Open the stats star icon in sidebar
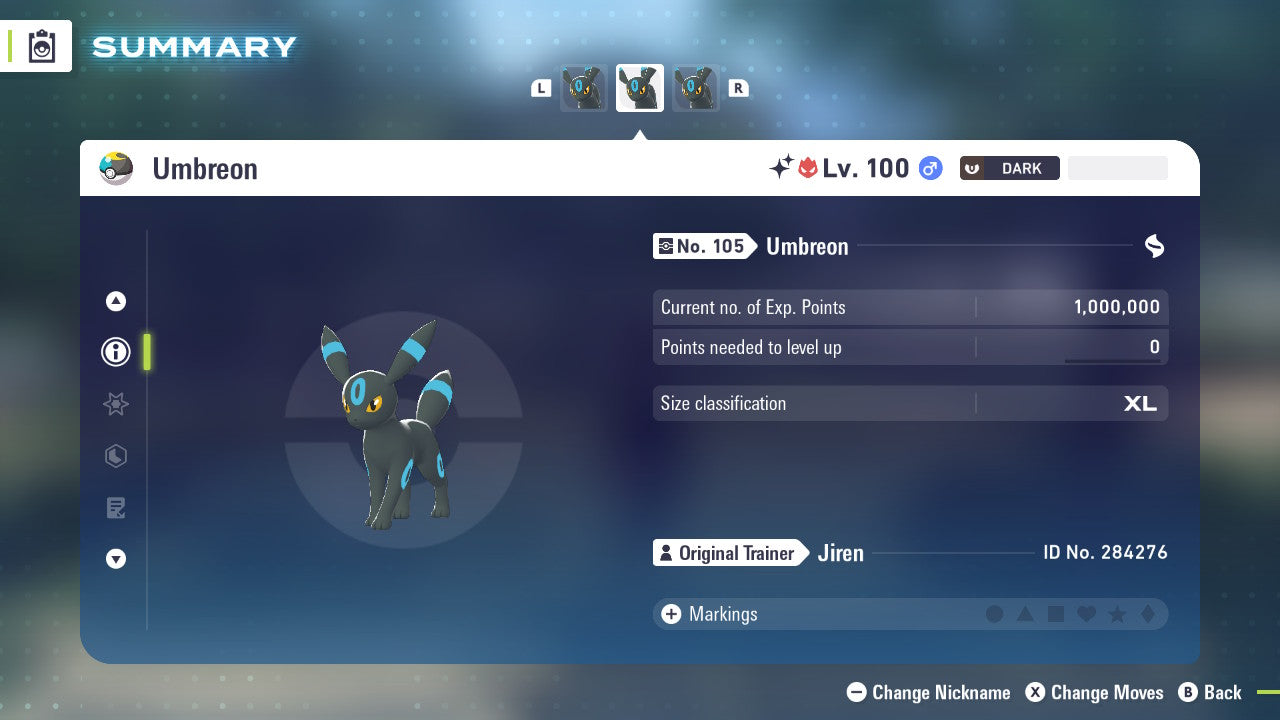 tap(116, 404)
